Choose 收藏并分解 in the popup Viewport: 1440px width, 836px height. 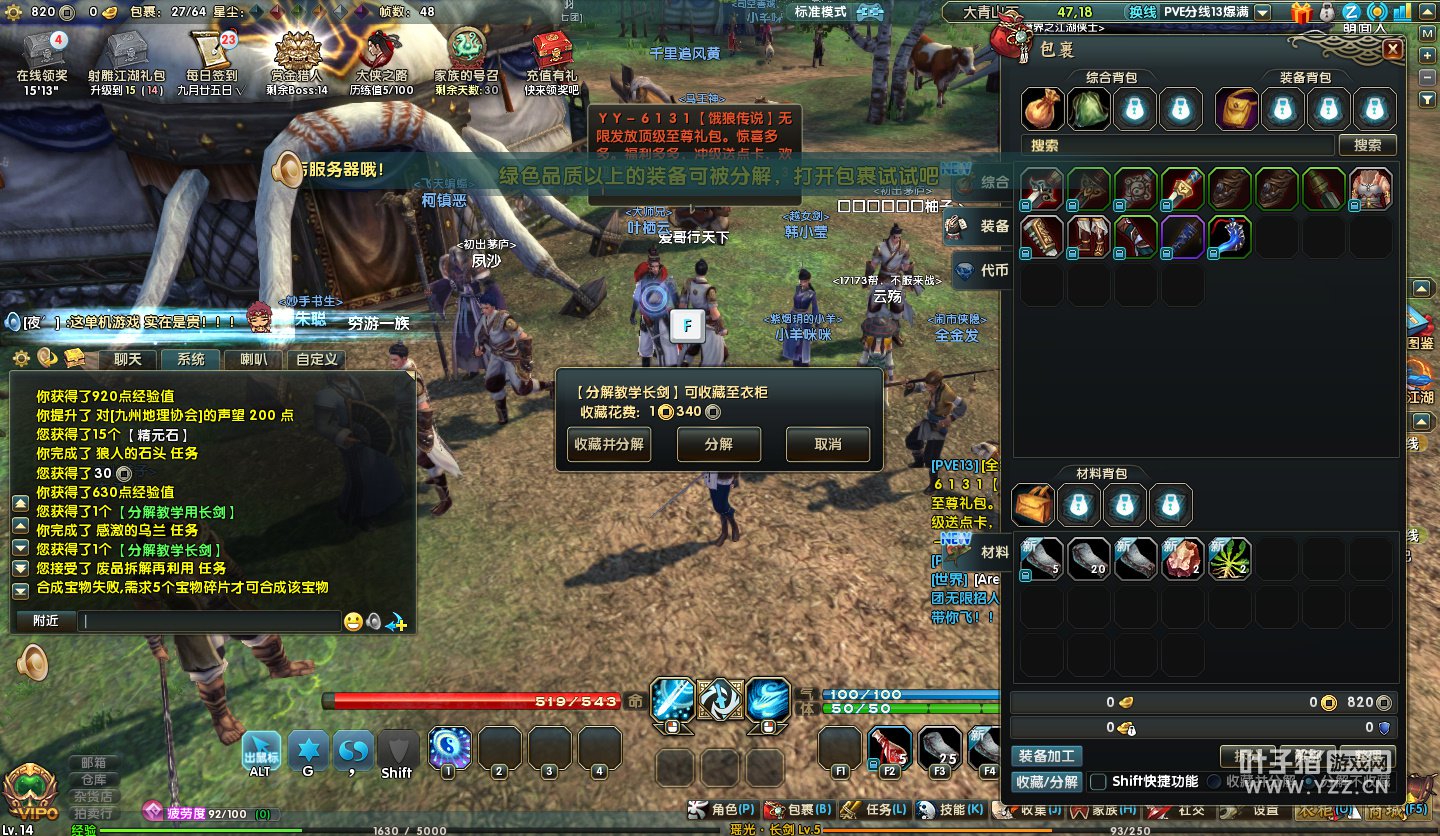coord(609,444)
